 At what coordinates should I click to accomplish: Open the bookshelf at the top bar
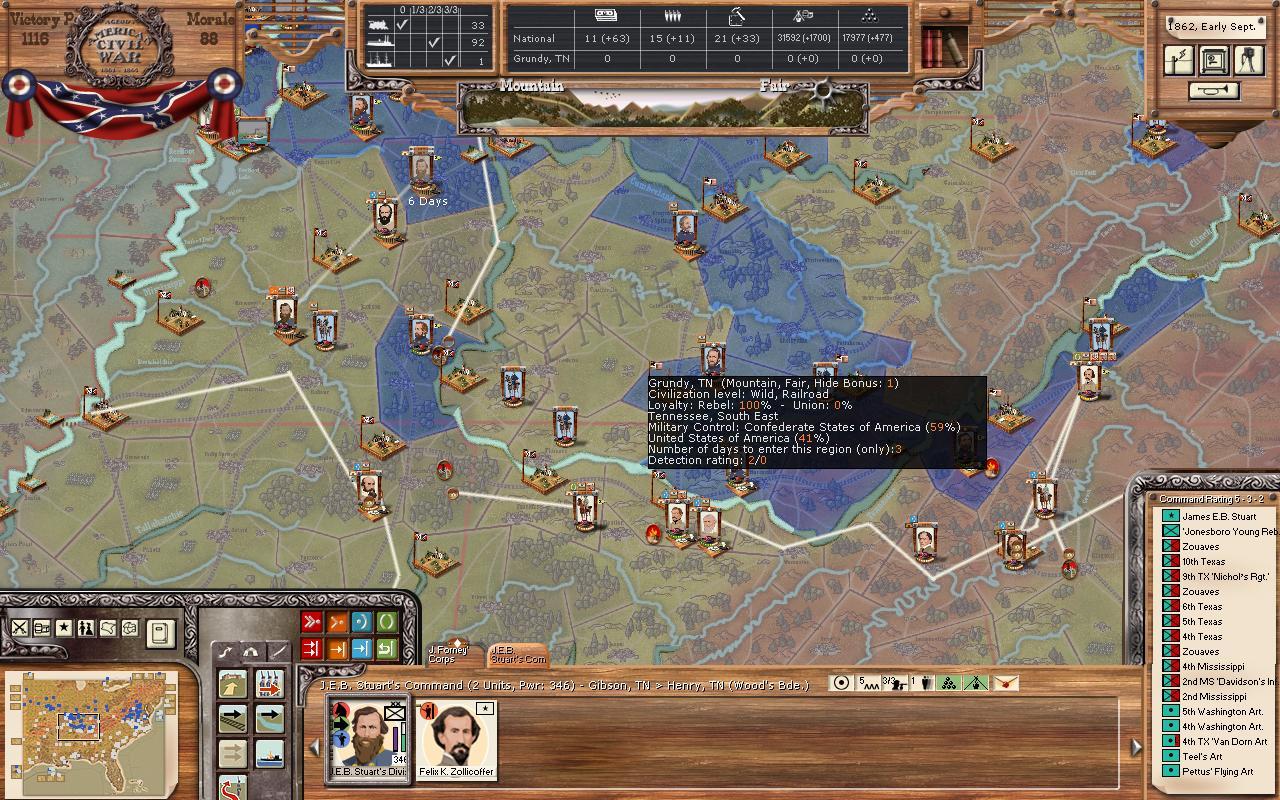(943, 45)
